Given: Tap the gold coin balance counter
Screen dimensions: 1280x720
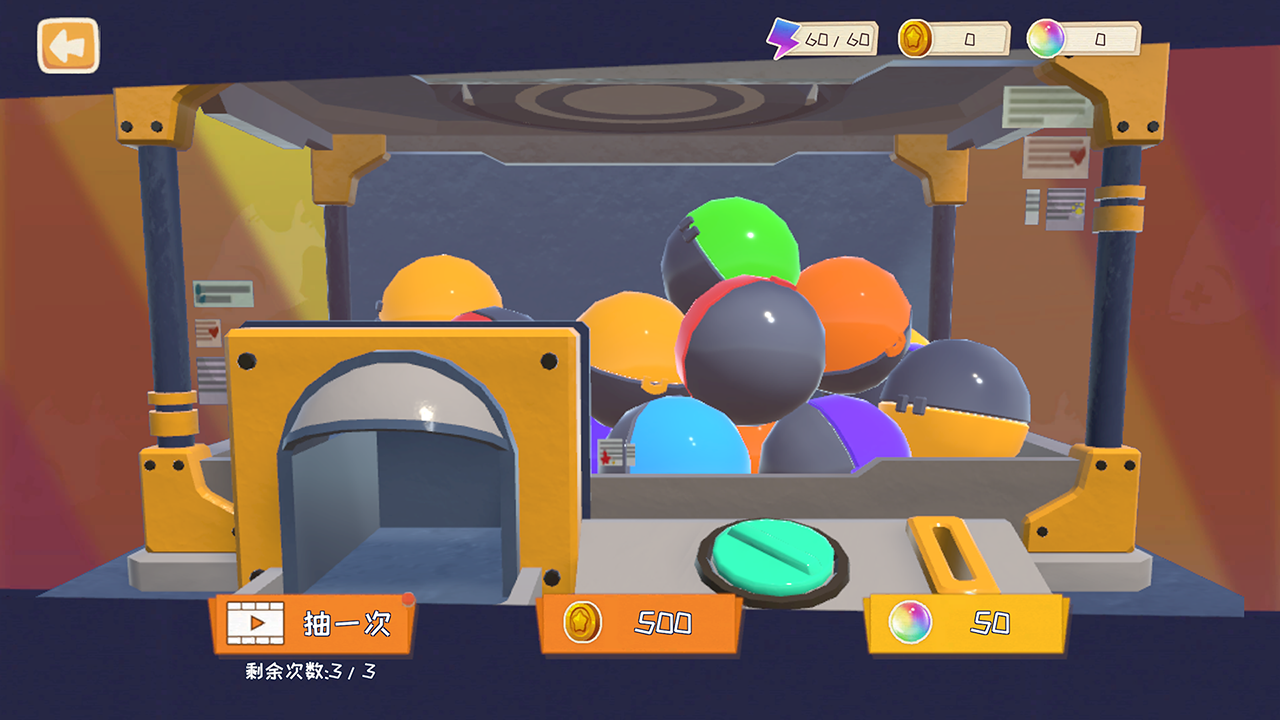Looking at the screenshot, I should click(955, 40).
